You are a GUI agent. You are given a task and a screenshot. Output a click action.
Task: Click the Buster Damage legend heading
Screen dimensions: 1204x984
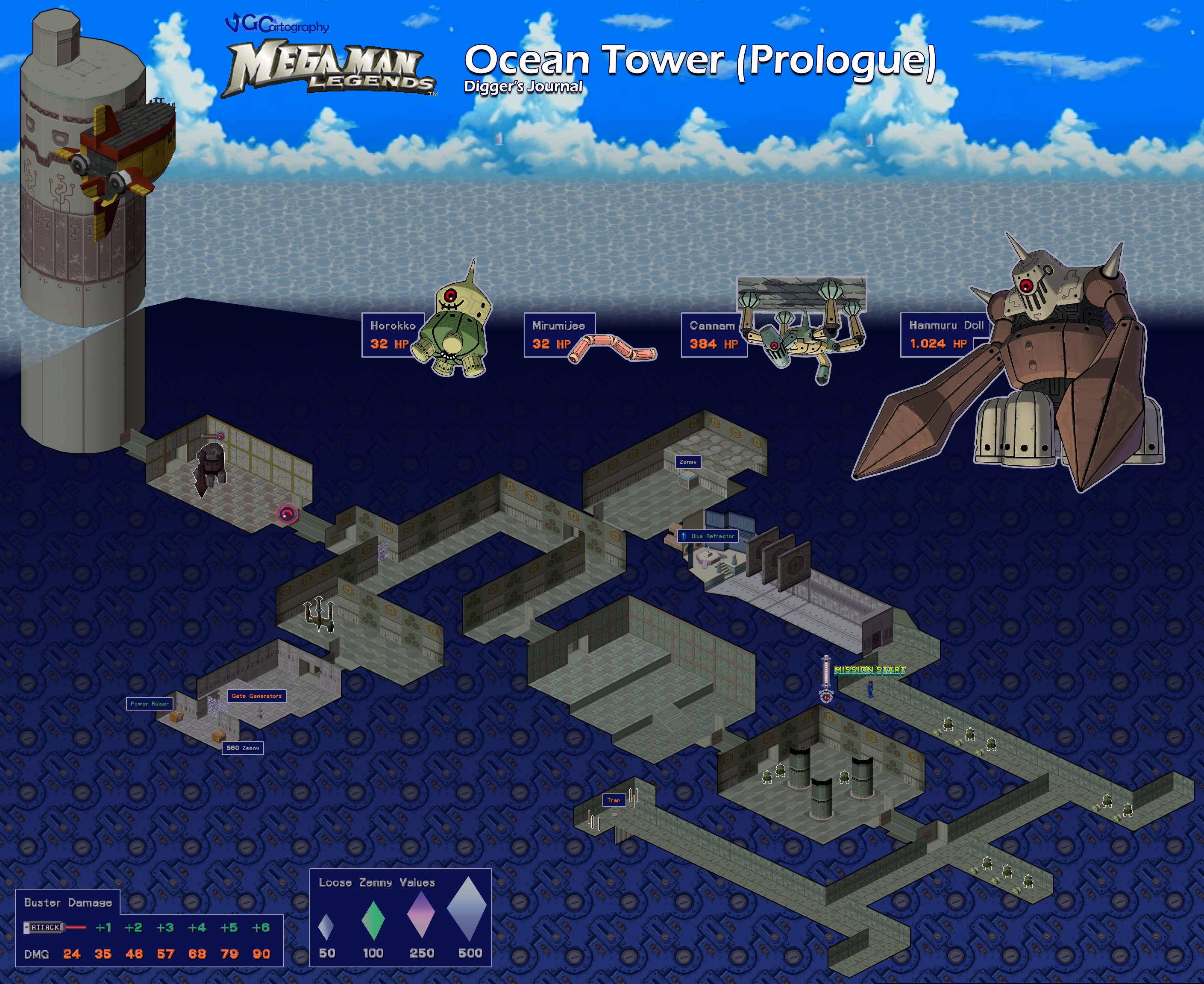point(68,902)
